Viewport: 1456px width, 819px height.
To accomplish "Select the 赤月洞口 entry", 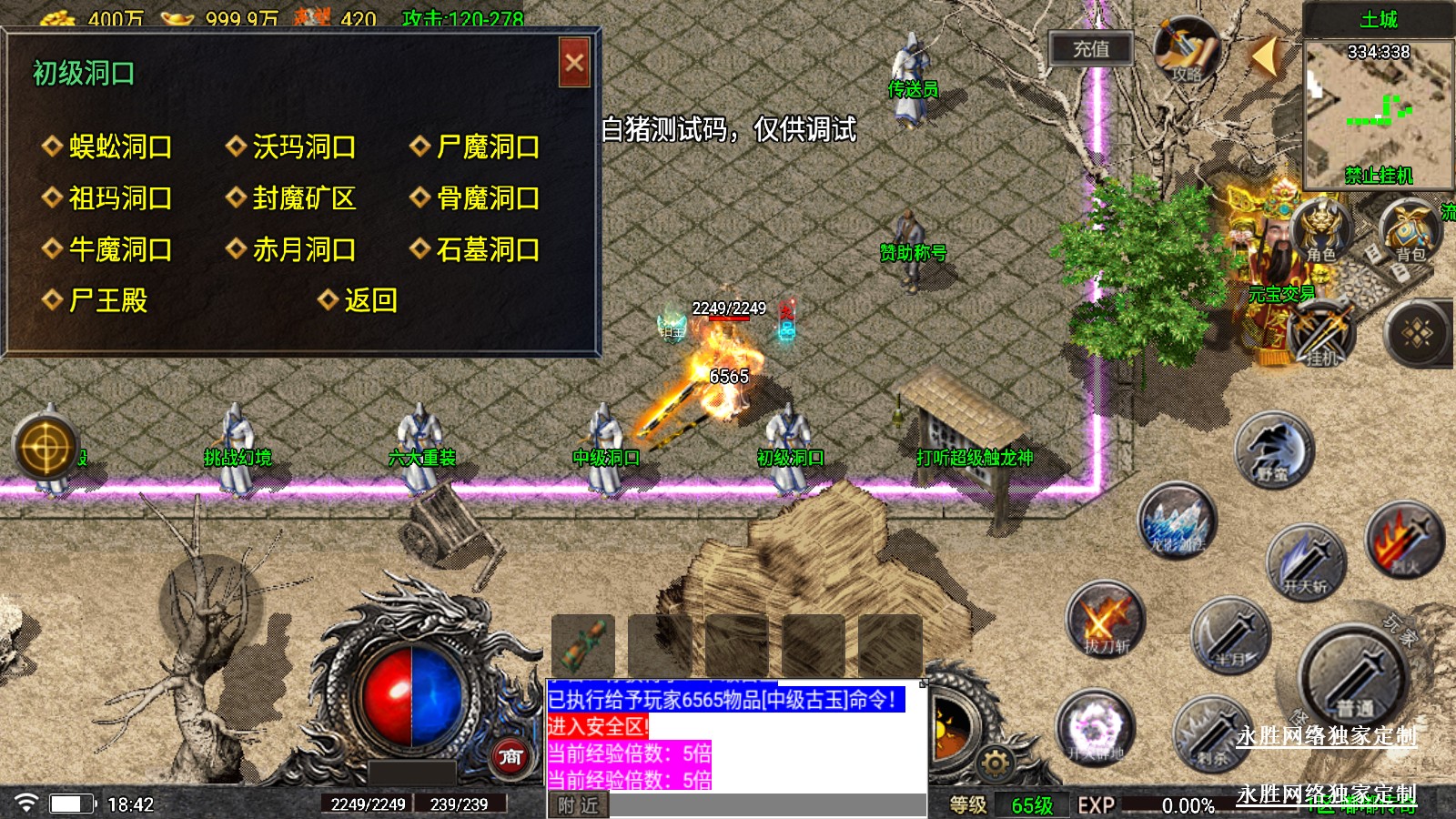I will (x=303, y=249).
